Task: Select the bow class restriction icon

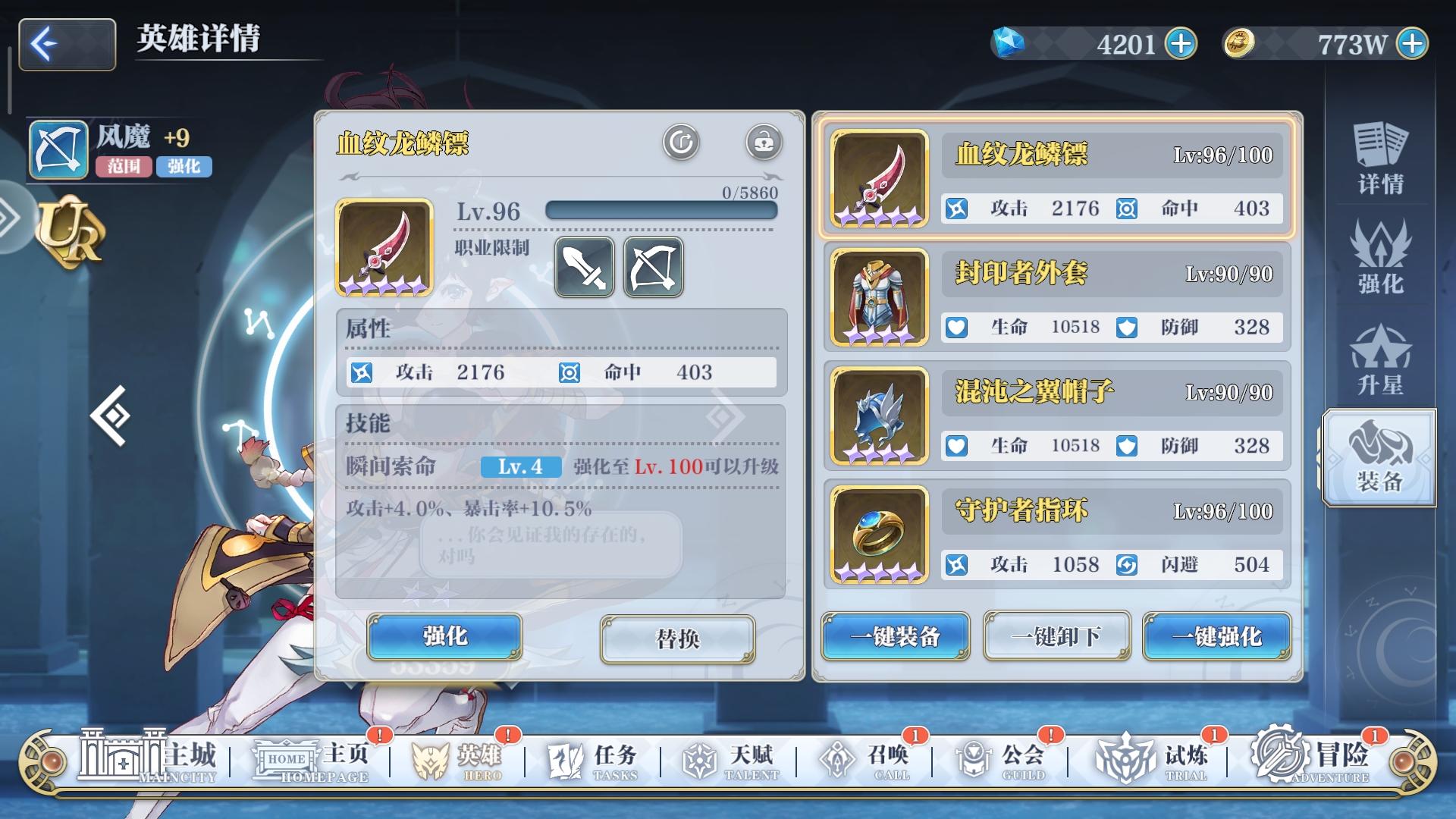Action: pos(652,267)
